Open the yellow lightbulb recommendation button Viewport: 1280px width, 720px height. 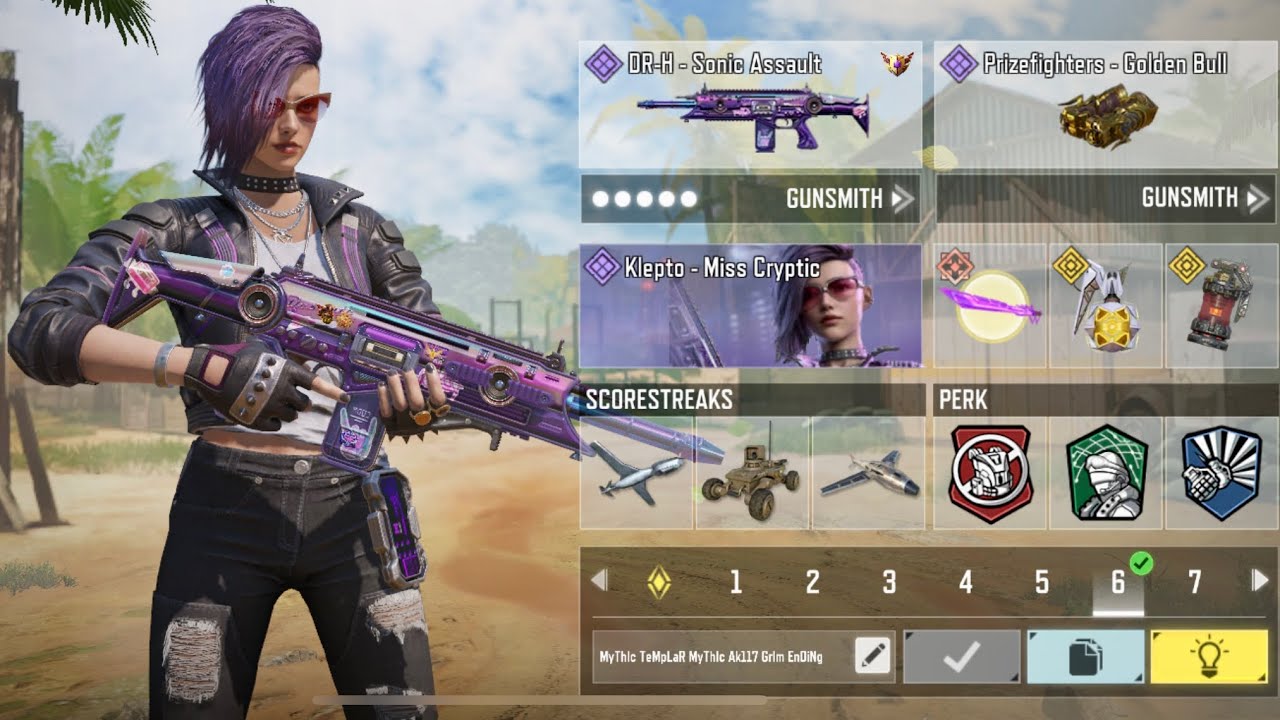click(1210, 657)
